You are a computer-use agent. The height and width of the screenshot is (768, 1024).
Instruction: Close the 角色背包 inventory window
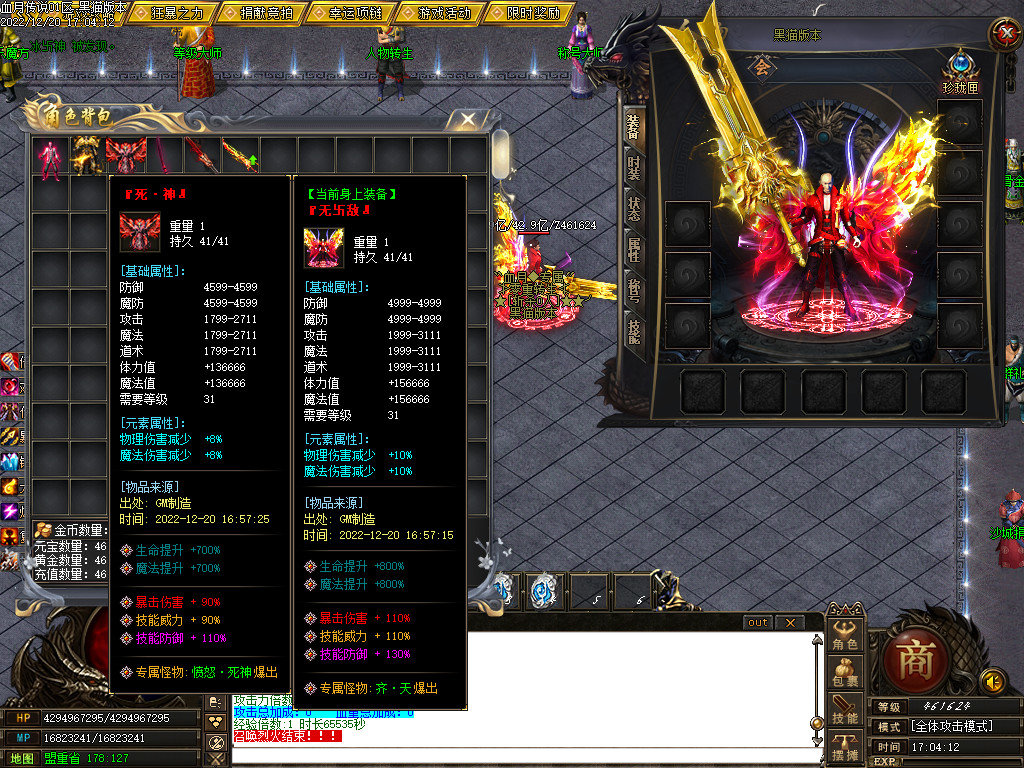468,120
